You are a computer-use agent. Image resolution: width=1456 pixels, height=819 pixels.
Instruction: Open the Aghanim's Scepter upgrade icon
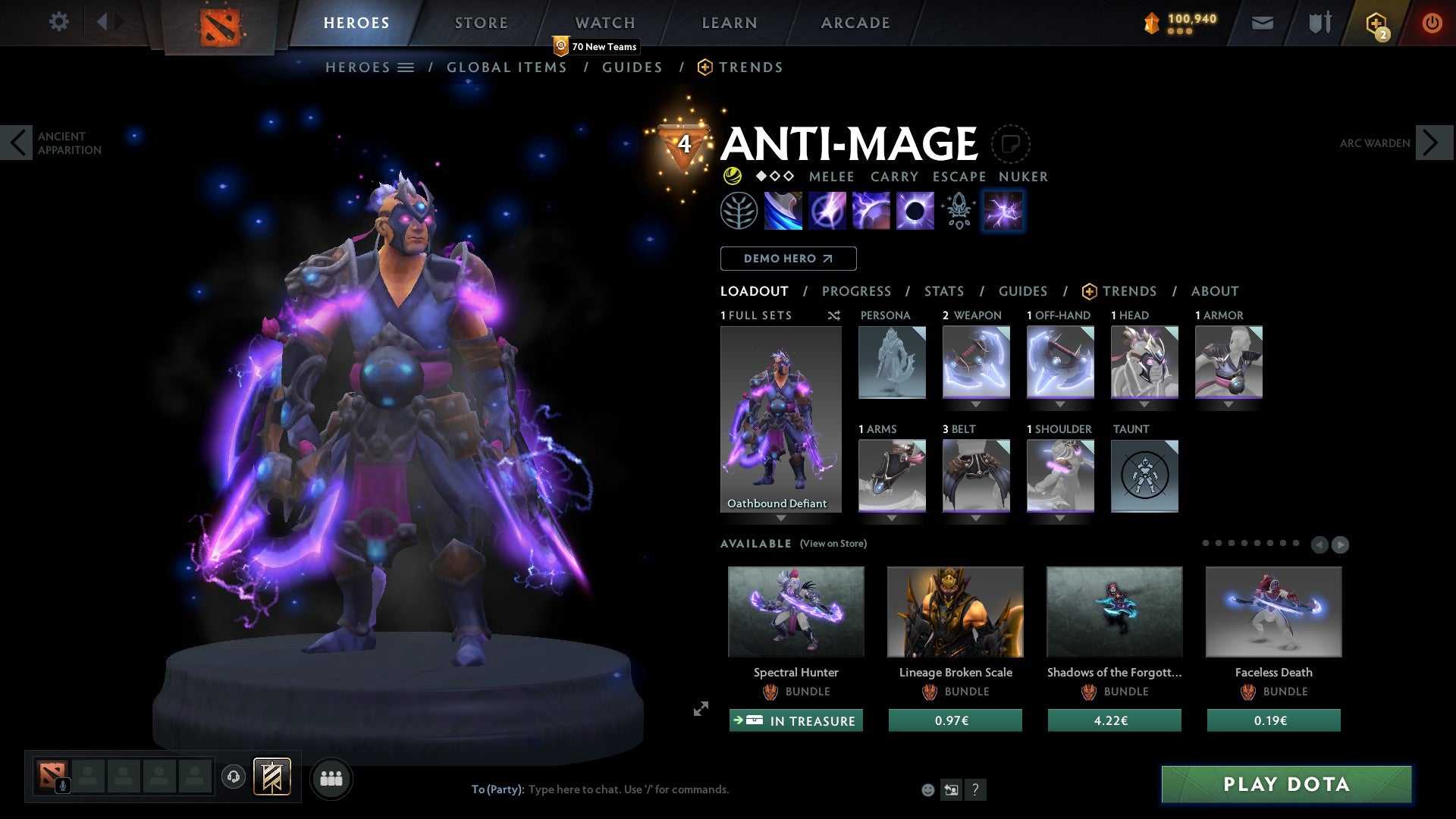click(957, 211)
